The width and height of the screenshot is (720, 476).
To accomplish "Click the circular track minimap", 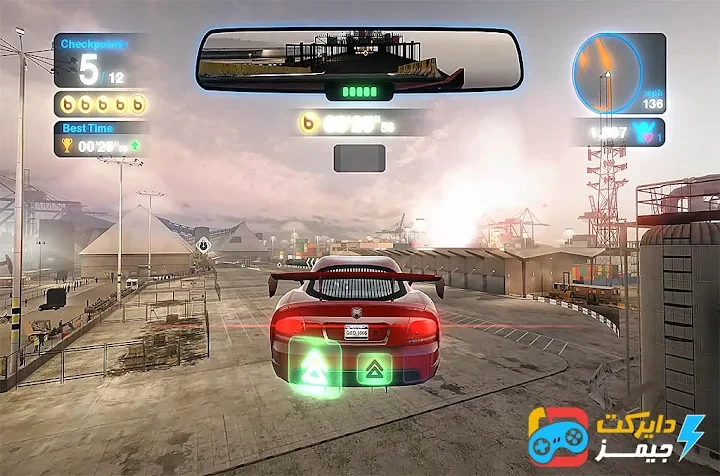I will pos(607,73).
